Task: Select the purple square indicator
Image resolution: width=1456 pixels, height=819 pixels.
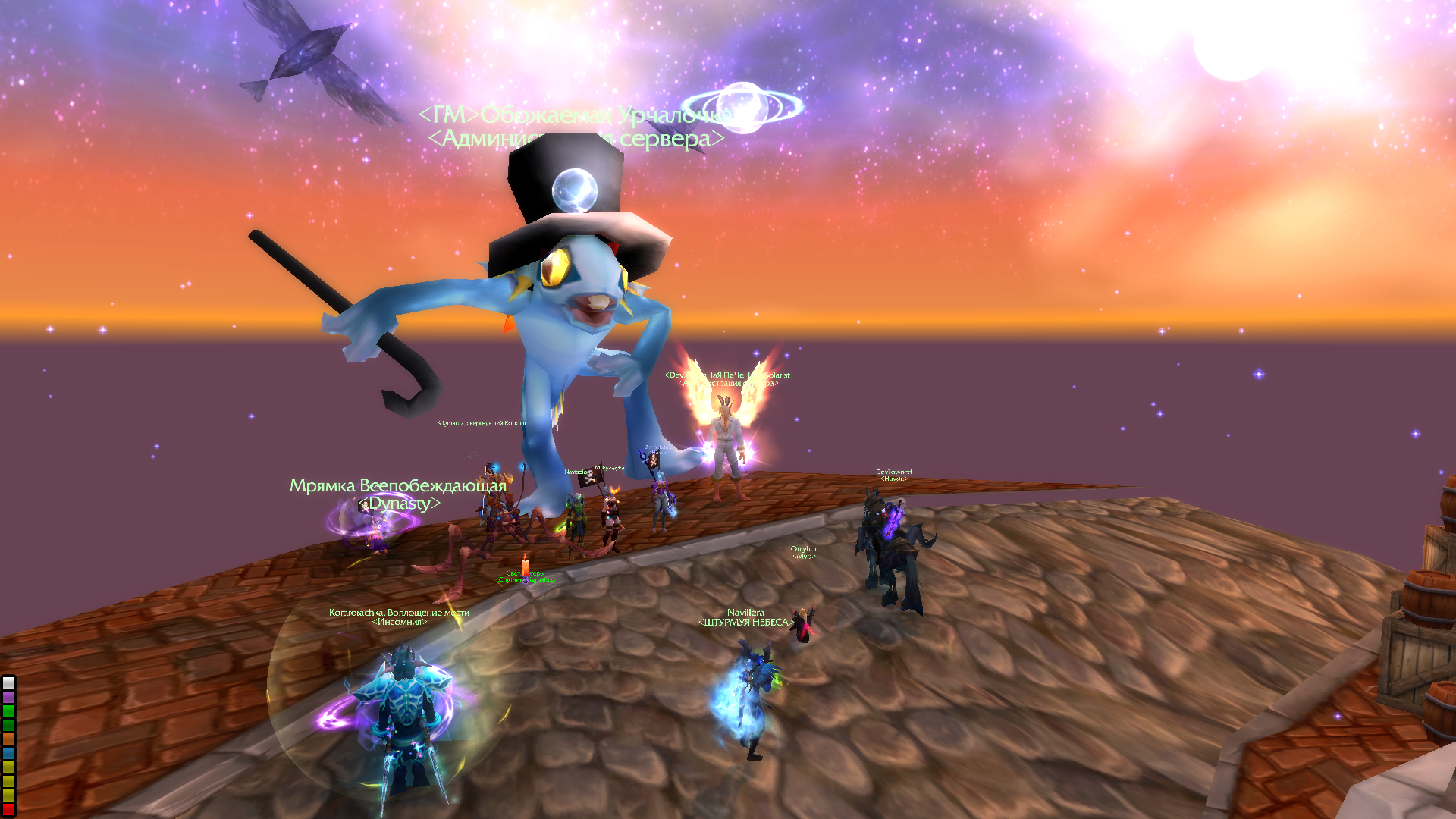Action: click(x=8, y=696)
